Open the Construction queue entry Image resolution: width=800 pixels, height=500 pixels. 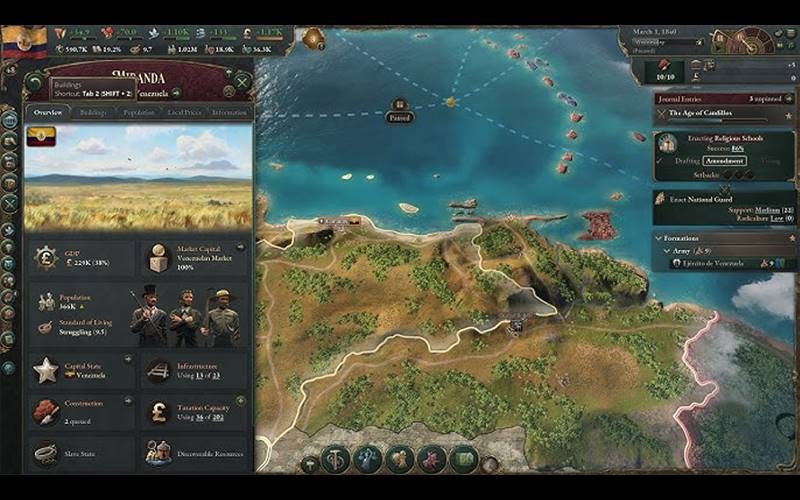point(80,409)
